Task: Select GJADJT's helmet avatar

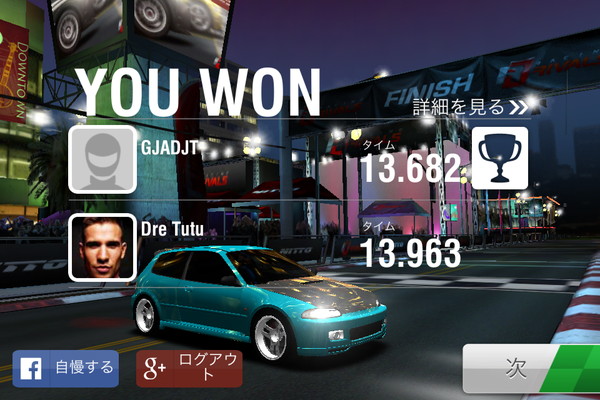Action: (102, 160)
